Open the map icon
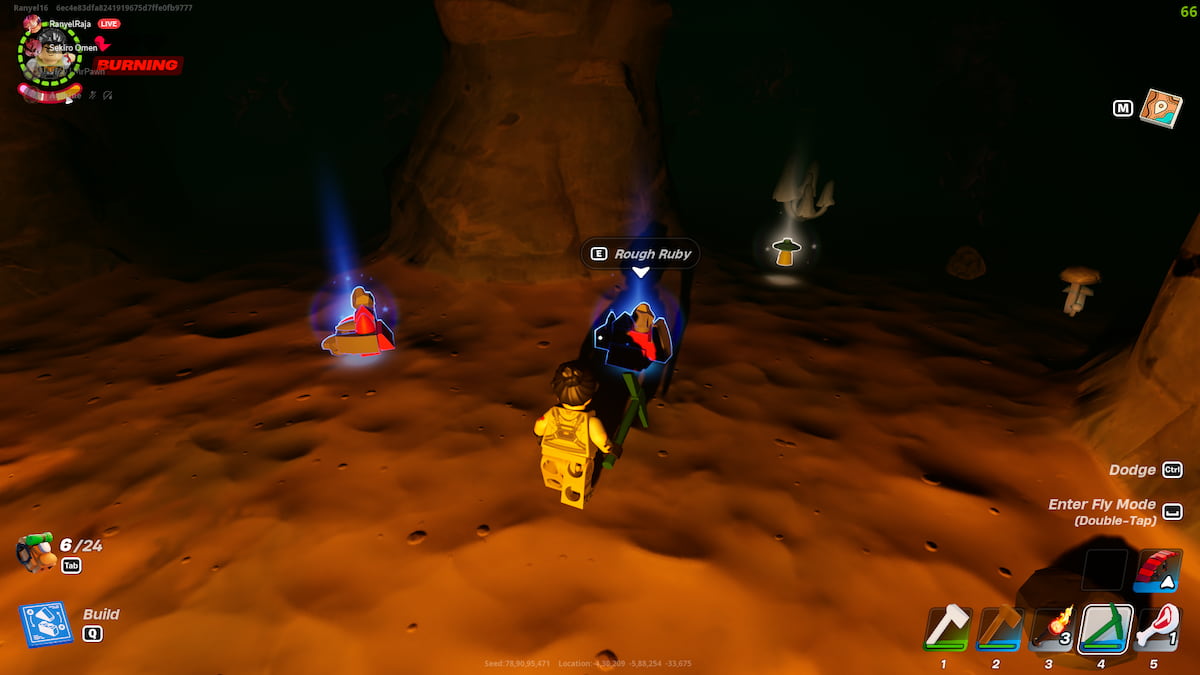The width and height of the screenshot is (1200, 675). [x=1160, y=108]
